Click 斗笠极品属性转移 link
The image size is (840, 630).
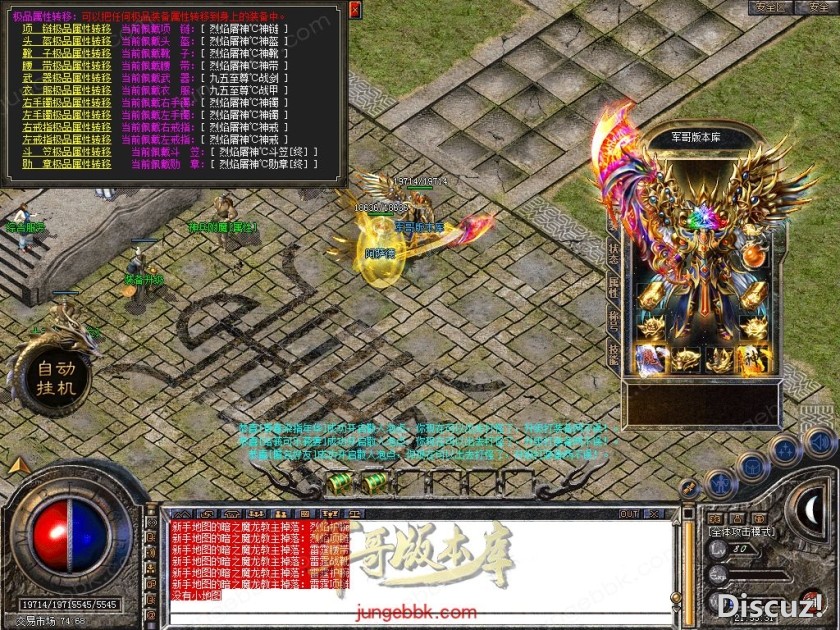click(x=67, y=151)
